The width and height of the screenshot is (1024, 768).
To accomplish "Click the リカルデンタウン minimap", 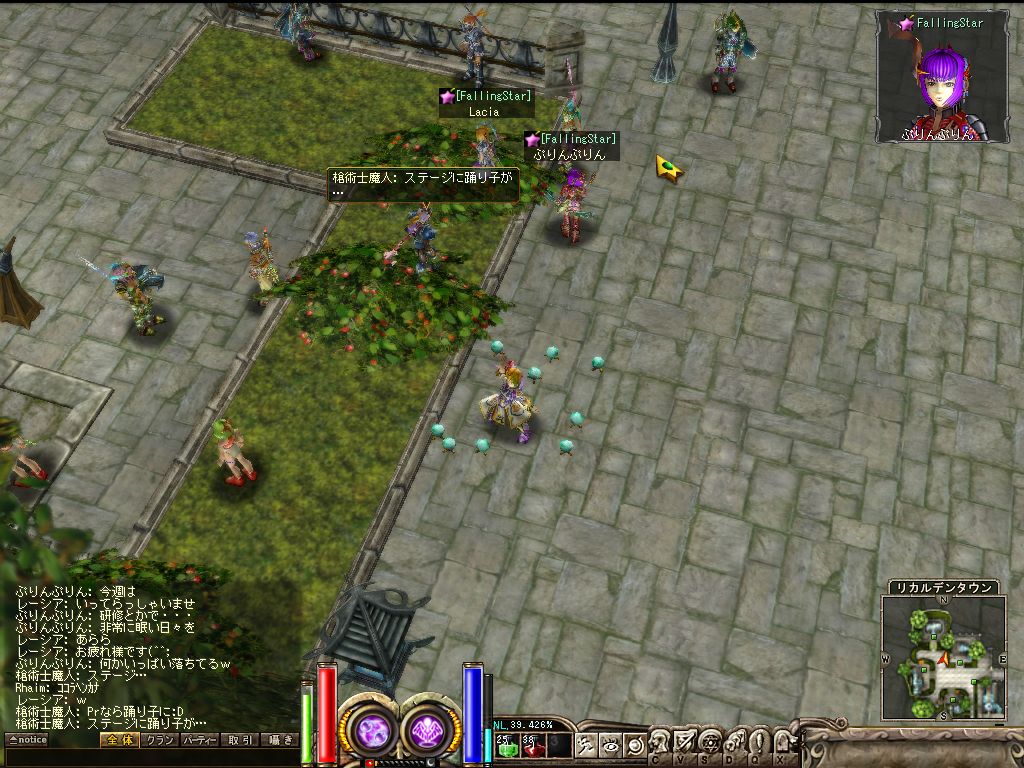I will 942,657.
